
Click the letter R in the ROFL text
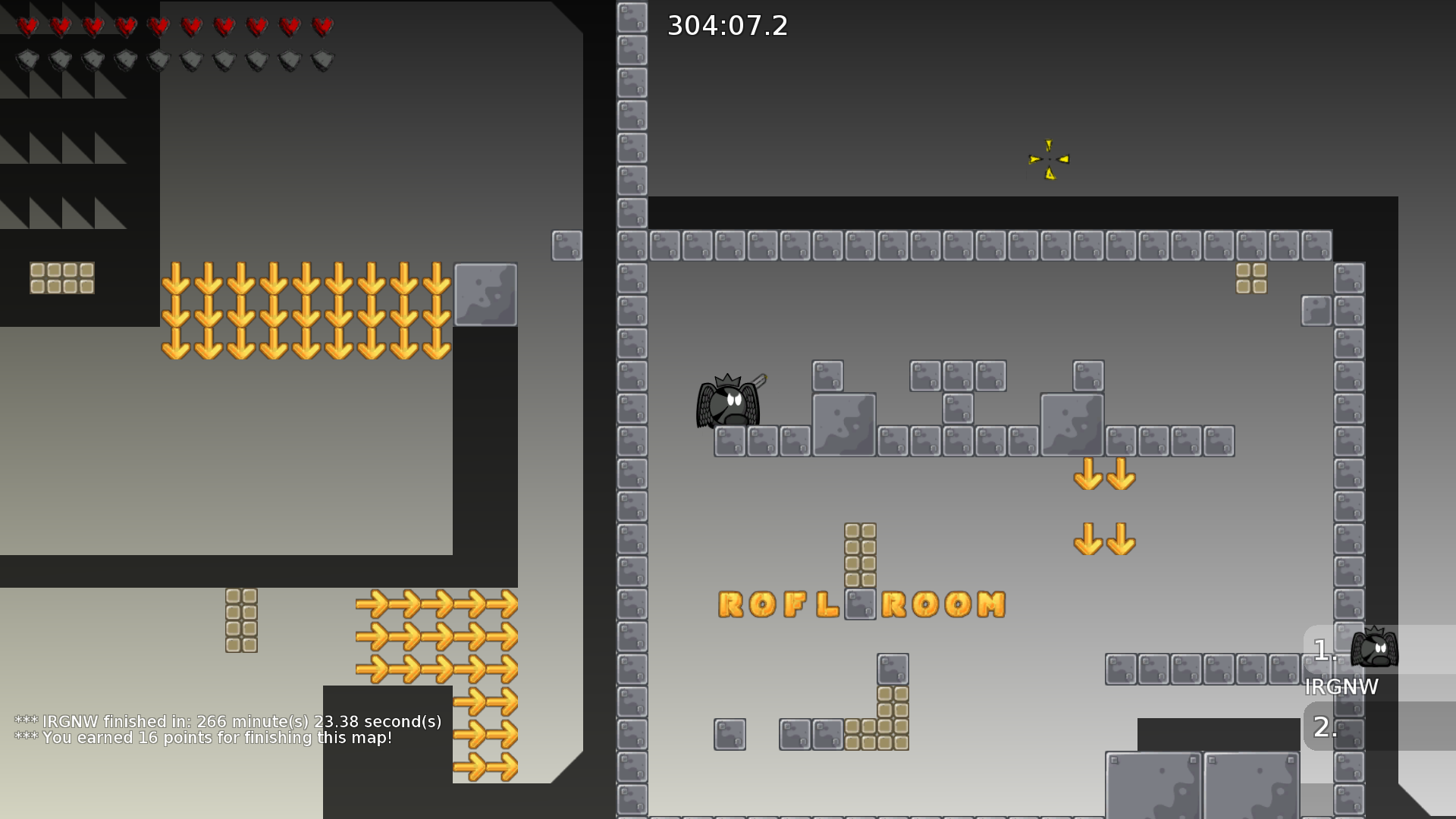730,605
